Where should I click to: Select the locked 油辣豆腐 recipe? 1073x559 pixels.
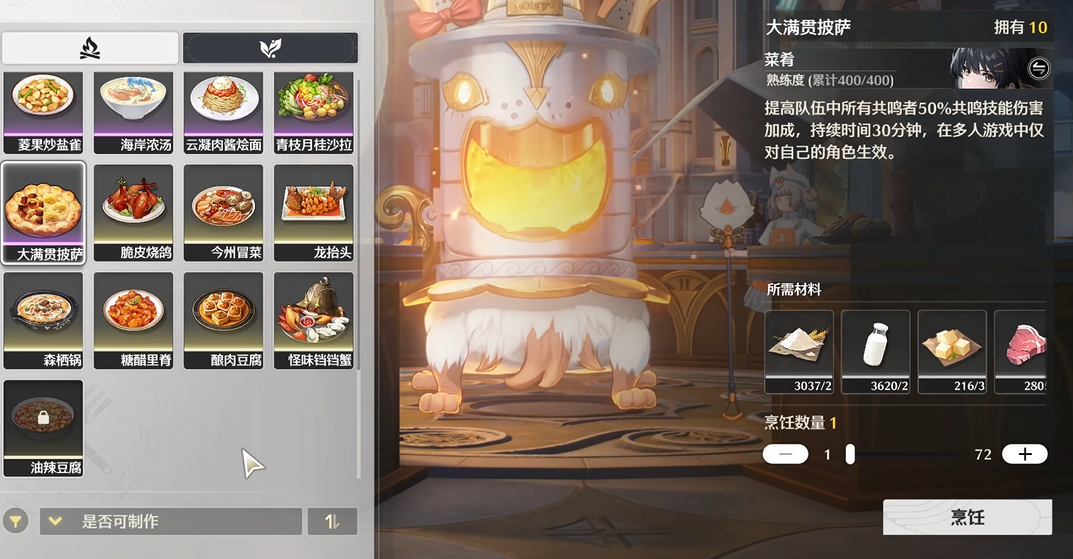click(43, 427)
